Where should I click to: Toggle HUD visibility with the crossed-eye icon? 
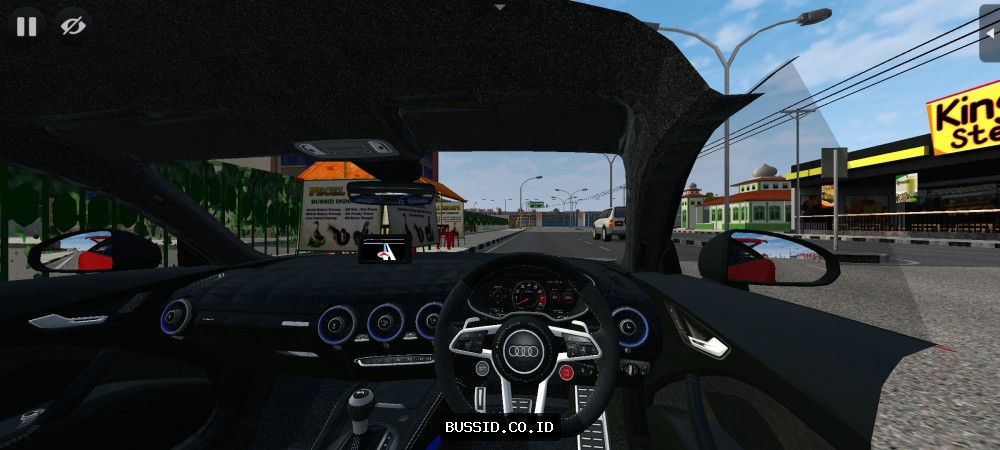point(72,27)
